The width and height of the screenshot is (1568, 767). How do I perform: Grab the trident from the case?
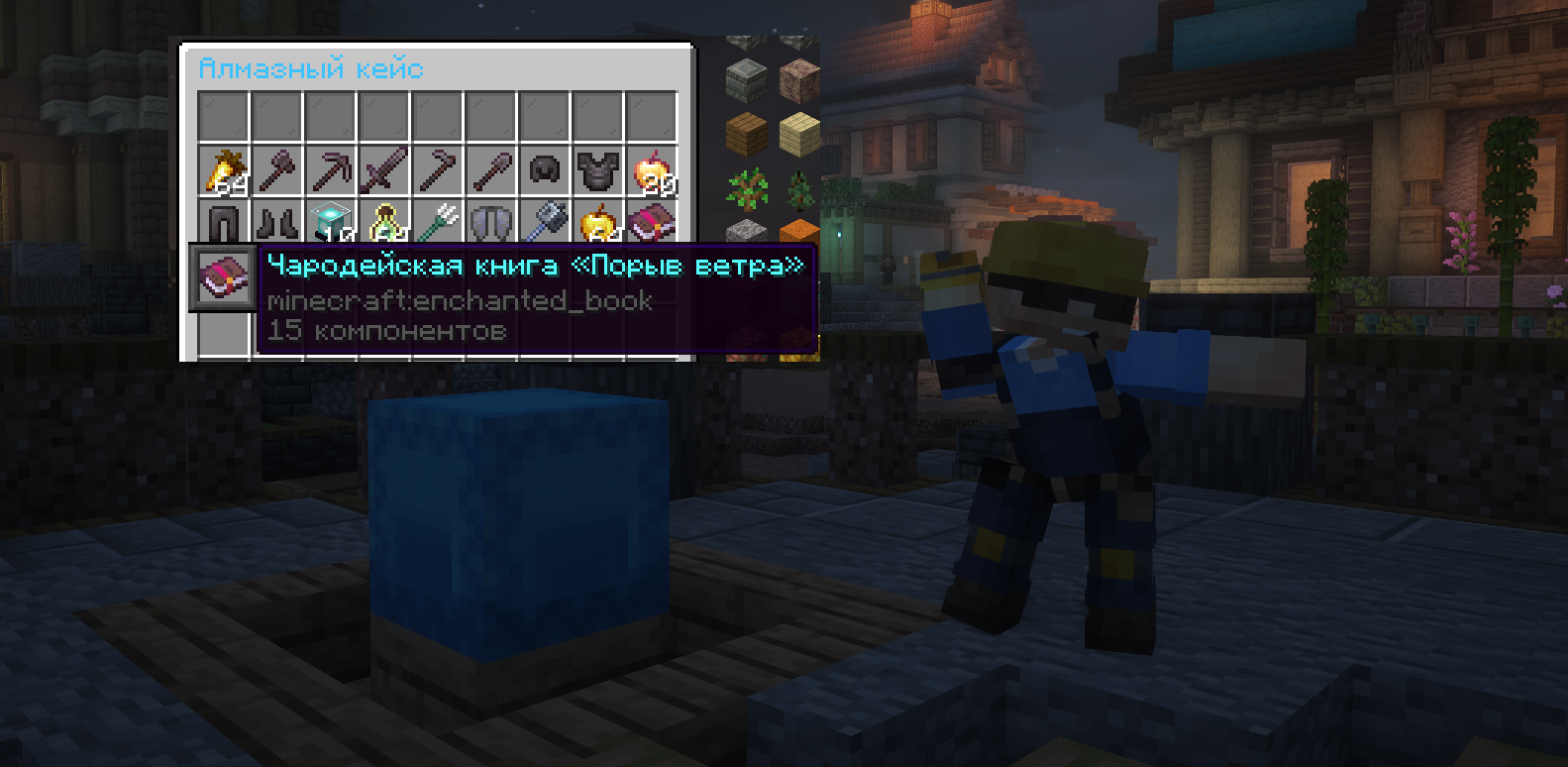(x=438, y=224)
